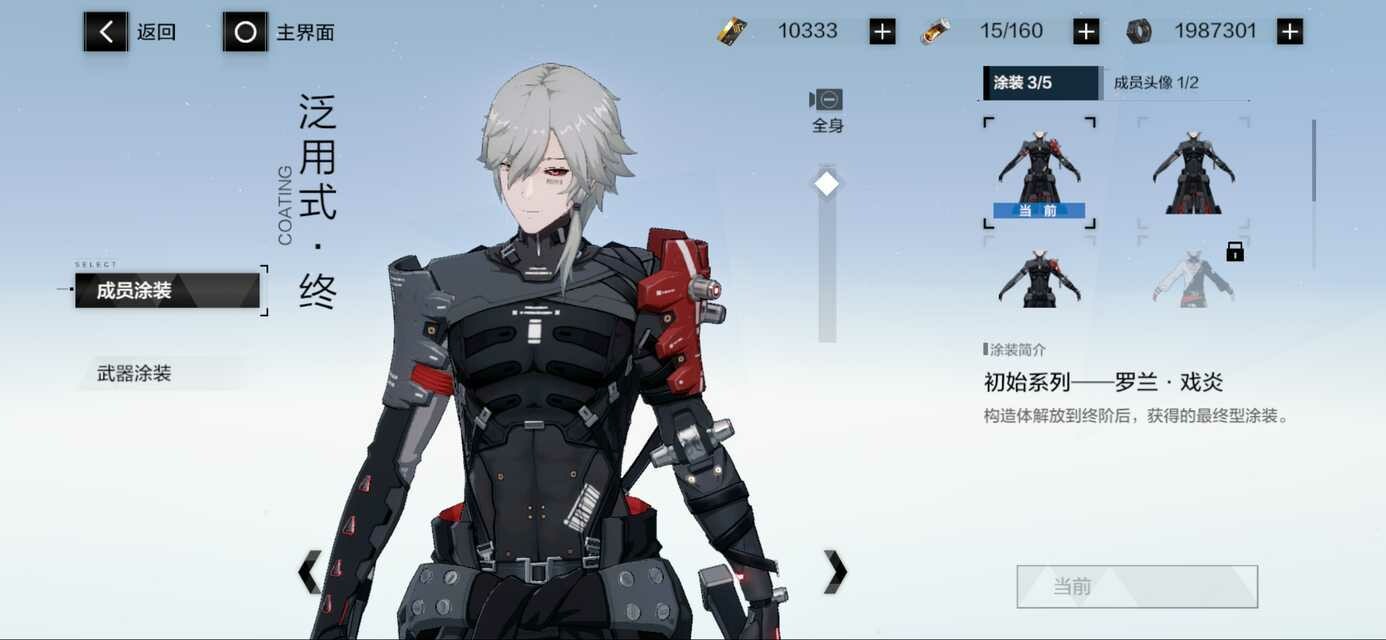Viewport: 1386px width, 640px height.
Task: Select the currently equipped coating thumbnail
Action: pos(1039,172)
